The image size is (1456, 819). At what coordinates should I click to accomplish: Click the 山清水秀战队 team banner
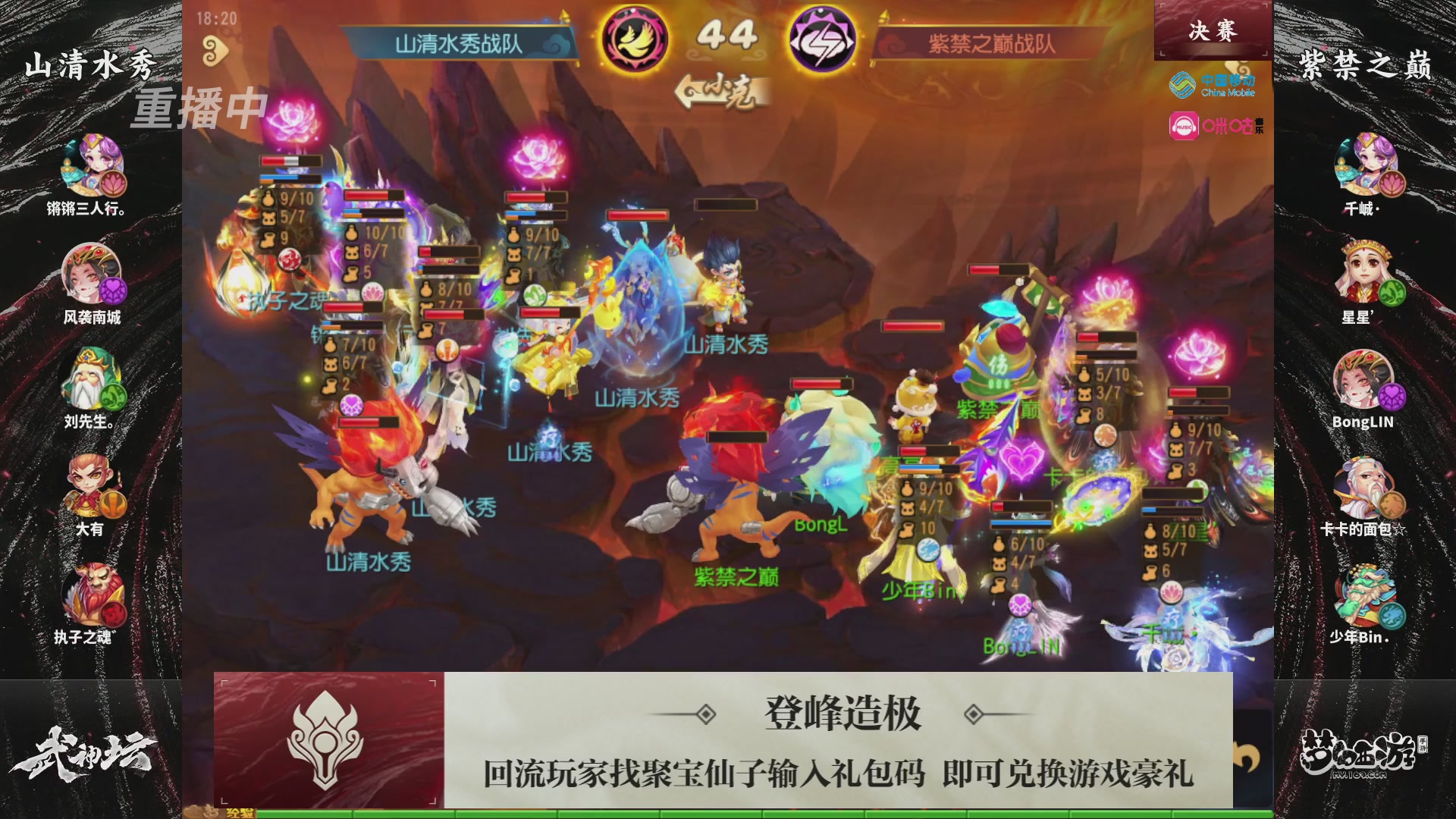coord(460,42)
